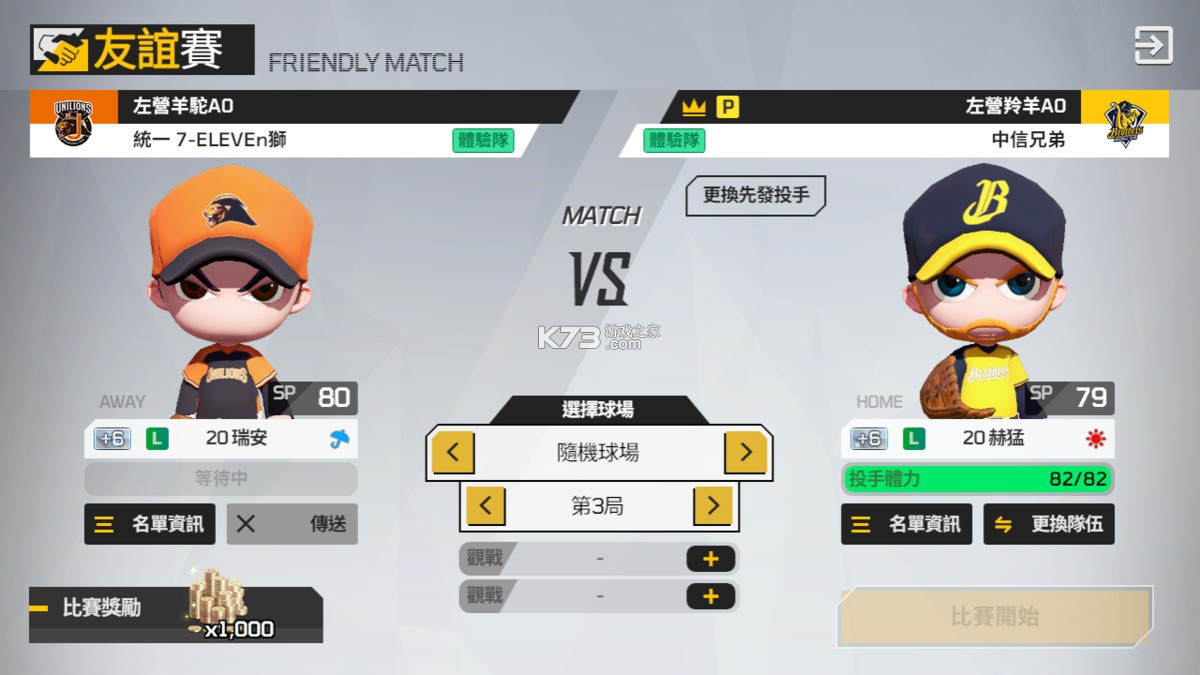The width and height of the screenshot is (1200, 675).
Task: Decrease the inning count from 第3局
Action: [x=485, y=506]
